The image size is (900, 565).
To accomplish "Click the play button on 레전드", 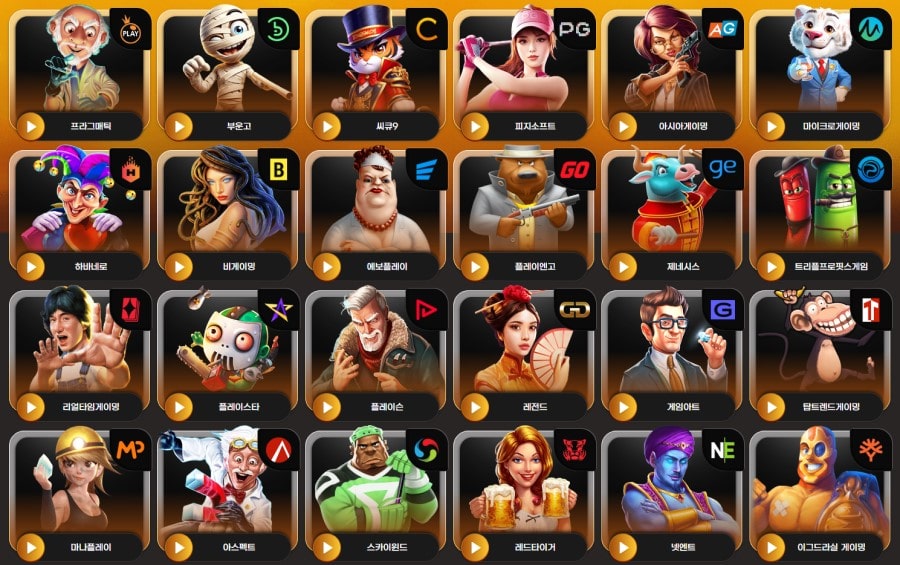I will pyautogui.click(x=475, y=407).
